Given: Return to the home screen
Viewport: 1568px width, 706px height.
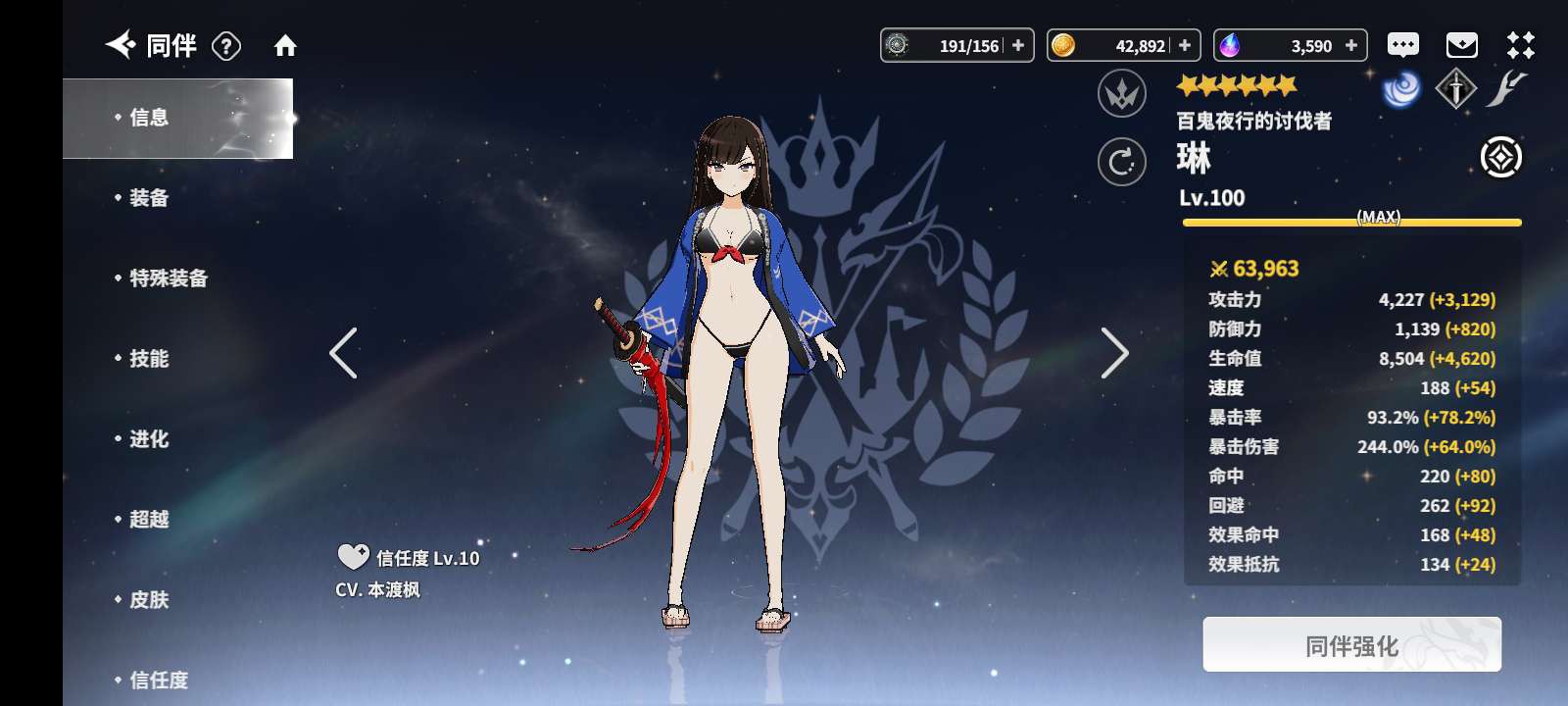Looking at the screenshot, I should click(x=285, y=46).
